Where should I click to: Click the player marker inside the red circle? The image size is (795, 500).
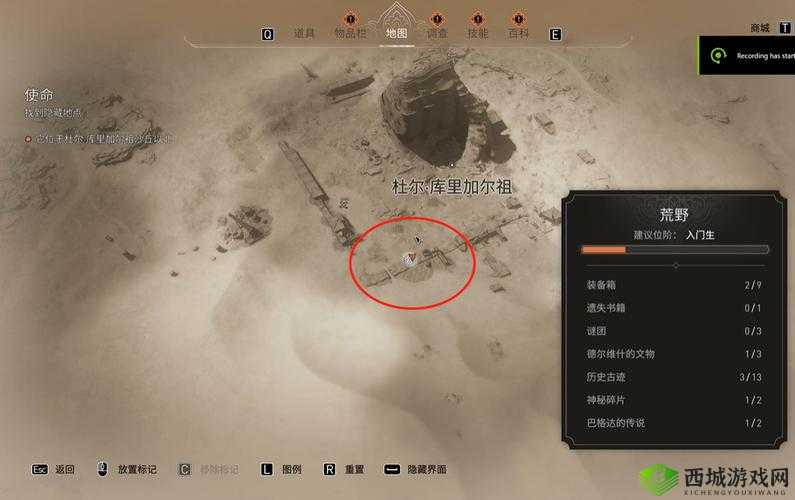[x=409, y=259]
